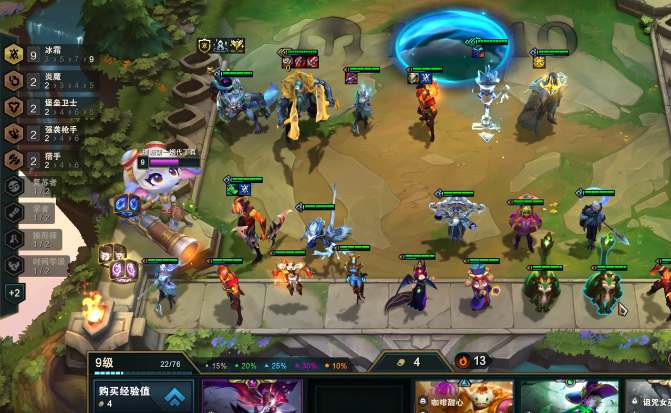Buy the first champion card in shop

pyautogui.click(x=252, y=396)
